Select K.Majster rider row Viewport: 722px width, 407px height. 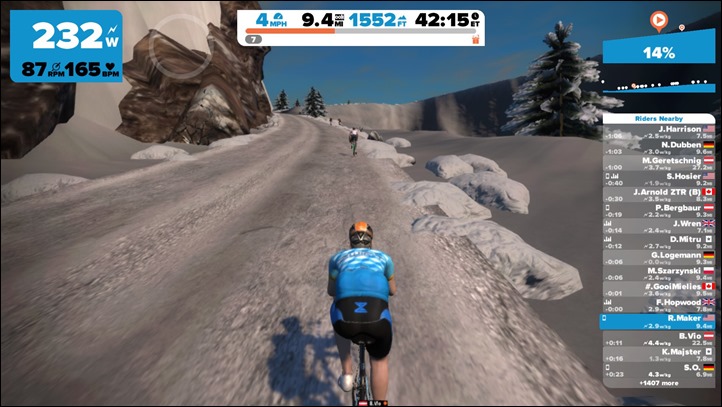658,353
